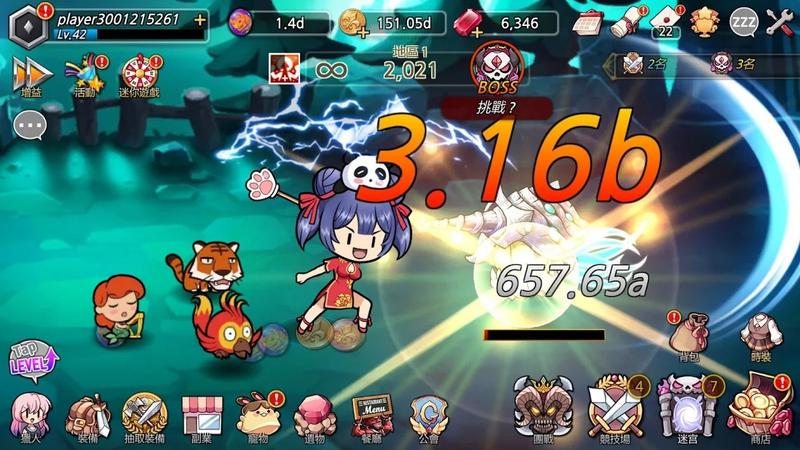
Task: Open settings via wrench icon
Action: pos(780,21)
